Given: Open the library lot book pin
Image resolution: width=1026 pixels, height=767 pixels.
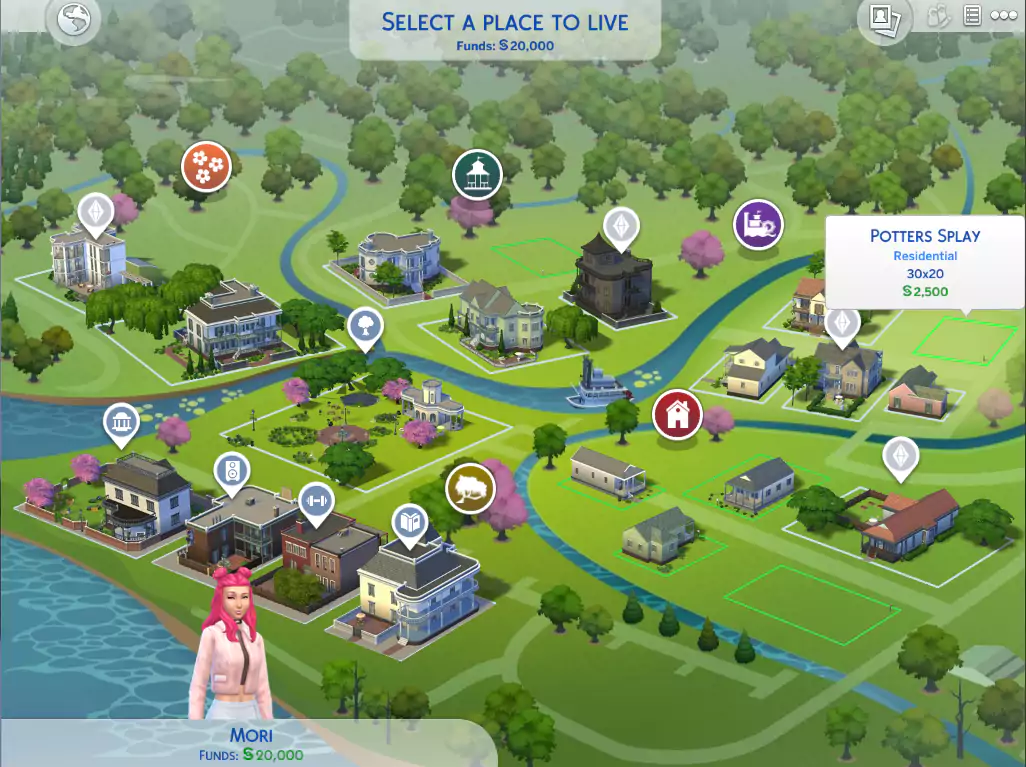Looking at the screenshot, I should pyautogui.click(x=409, y=522).
